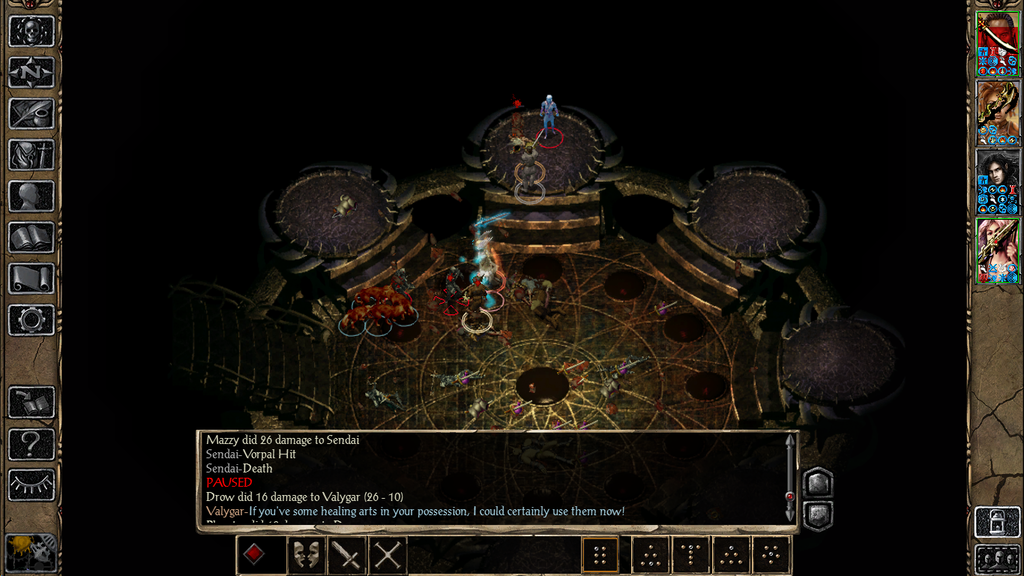1024x576 pixels.
Task: Rest the party using the closed-eye button
Action: pyautogui.click(x=31, y=484)
